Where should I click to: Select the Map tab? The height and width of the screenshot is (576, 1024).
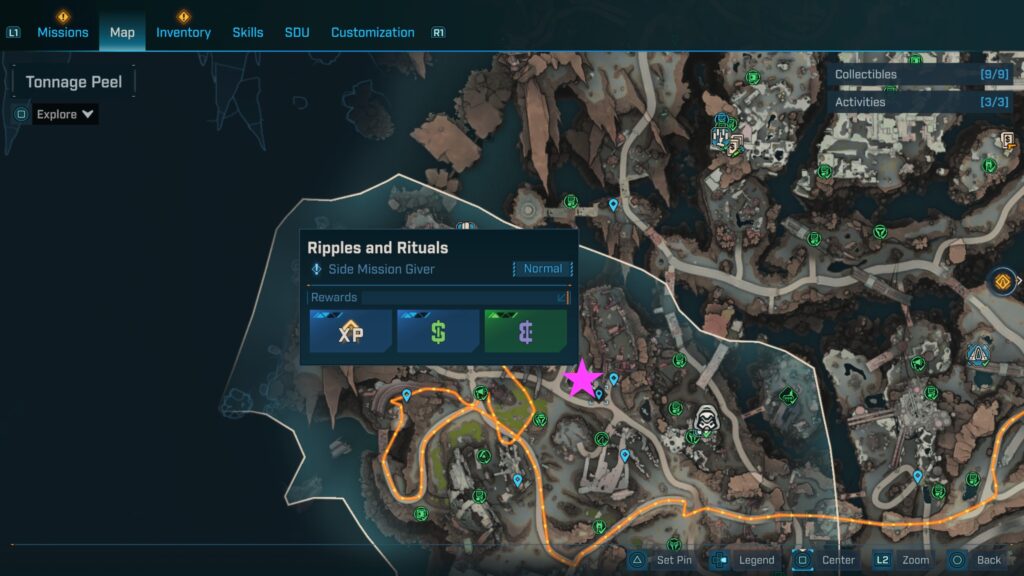122,32
